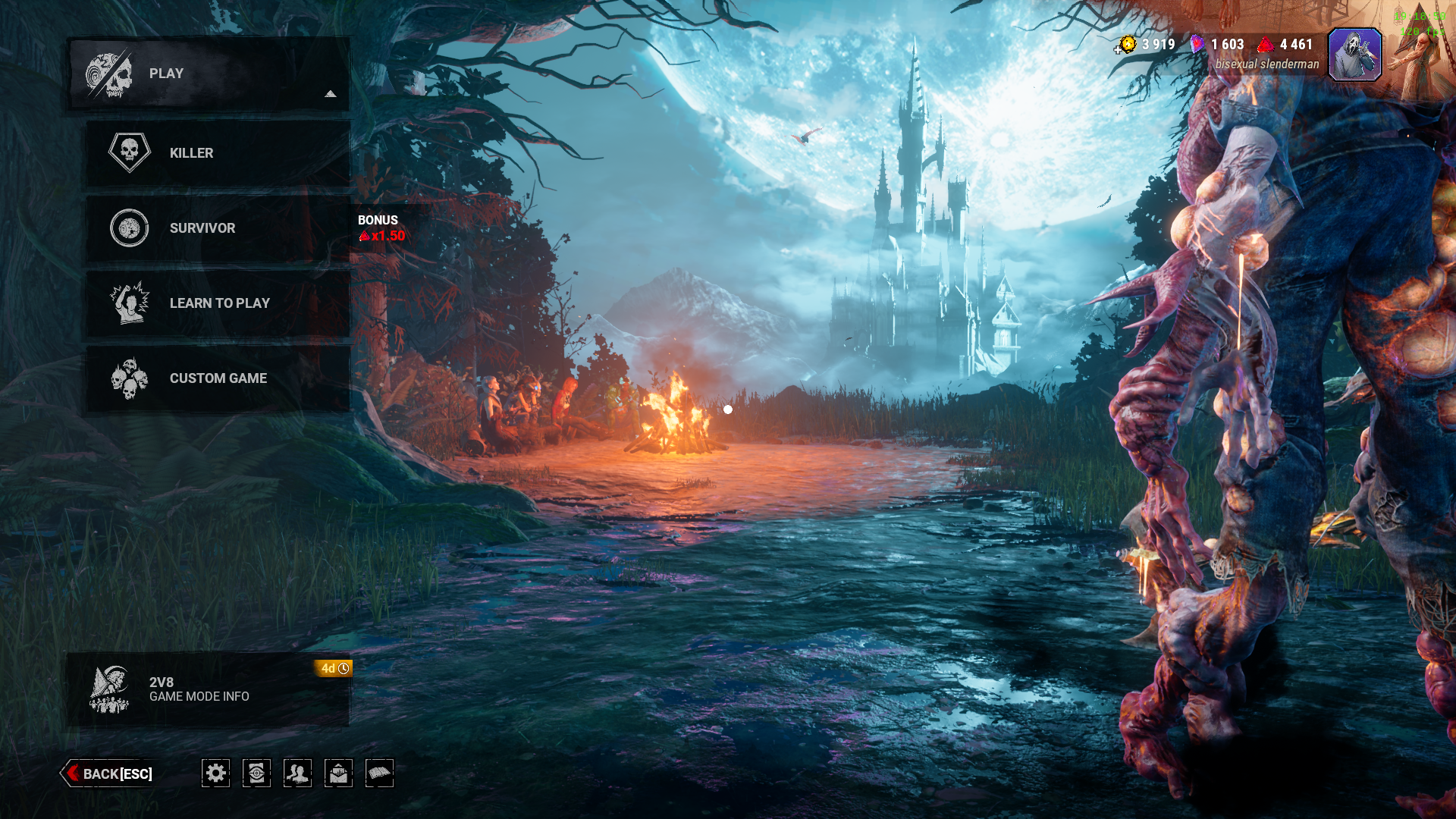Open the Learn to Play option
This screenshot has height=819, width=1456.
point(218,303)
